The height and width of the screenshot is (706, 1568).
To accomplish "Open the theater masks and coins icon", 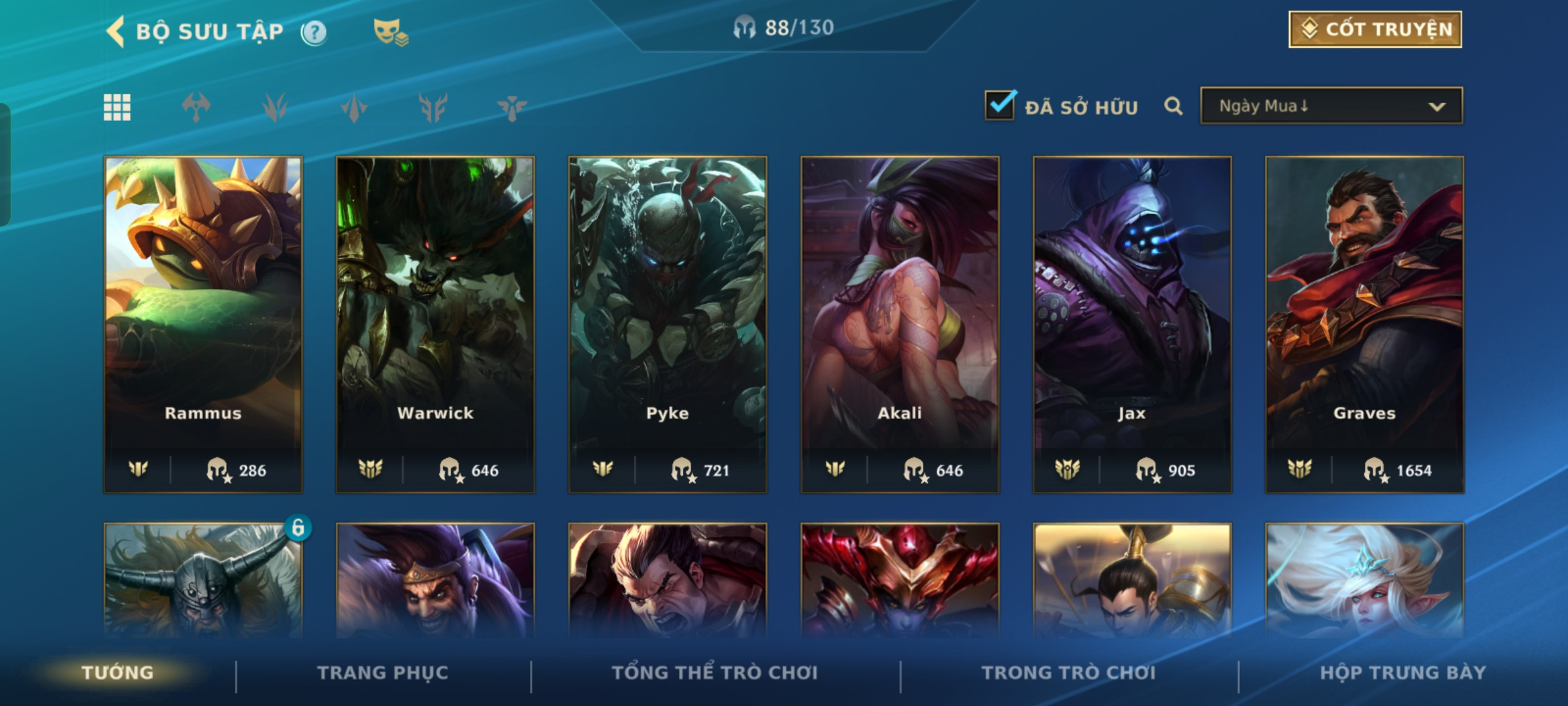I will (390, 32).
